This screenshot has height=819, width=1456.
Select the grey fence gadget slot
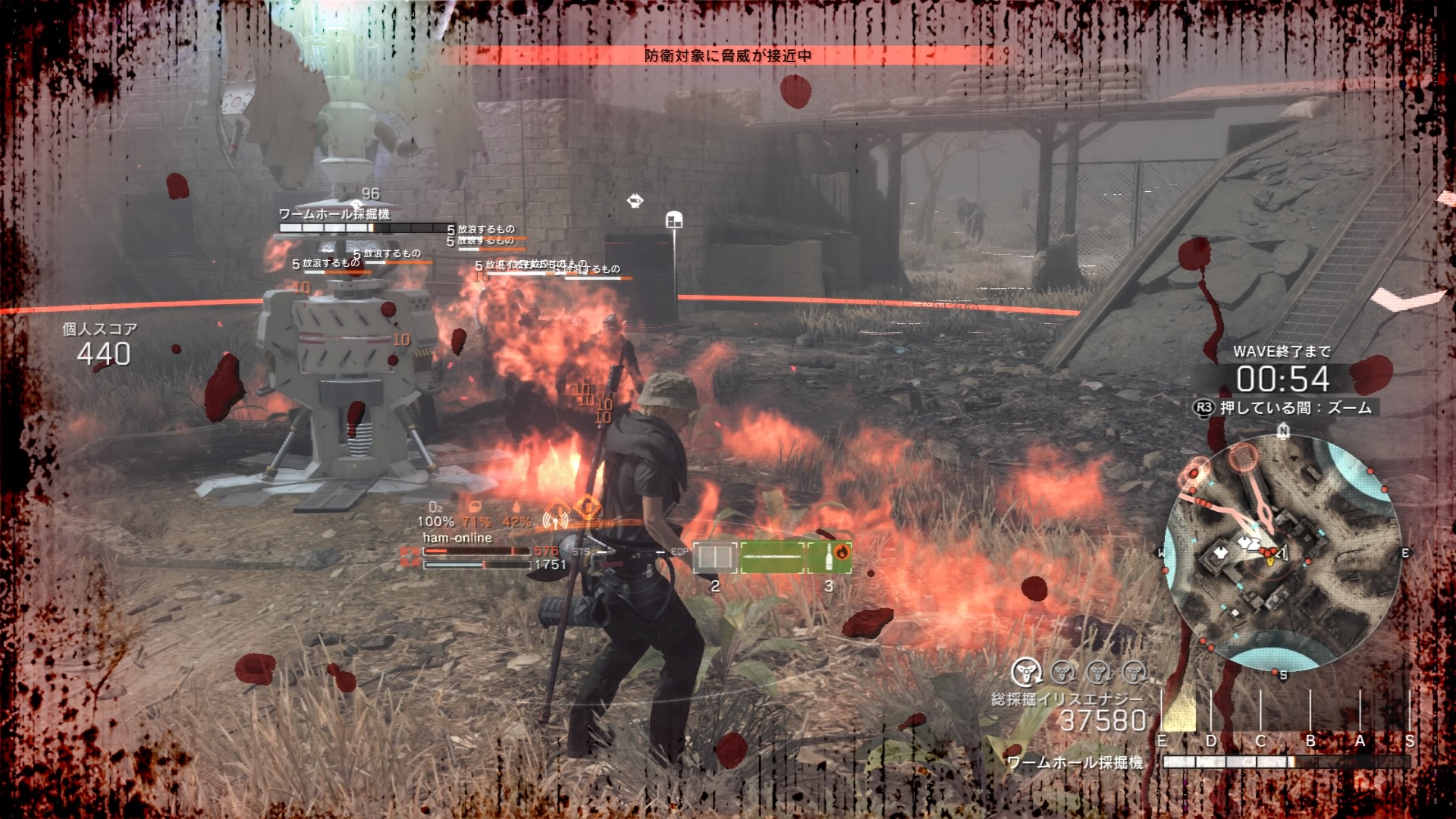click(715, 558)
